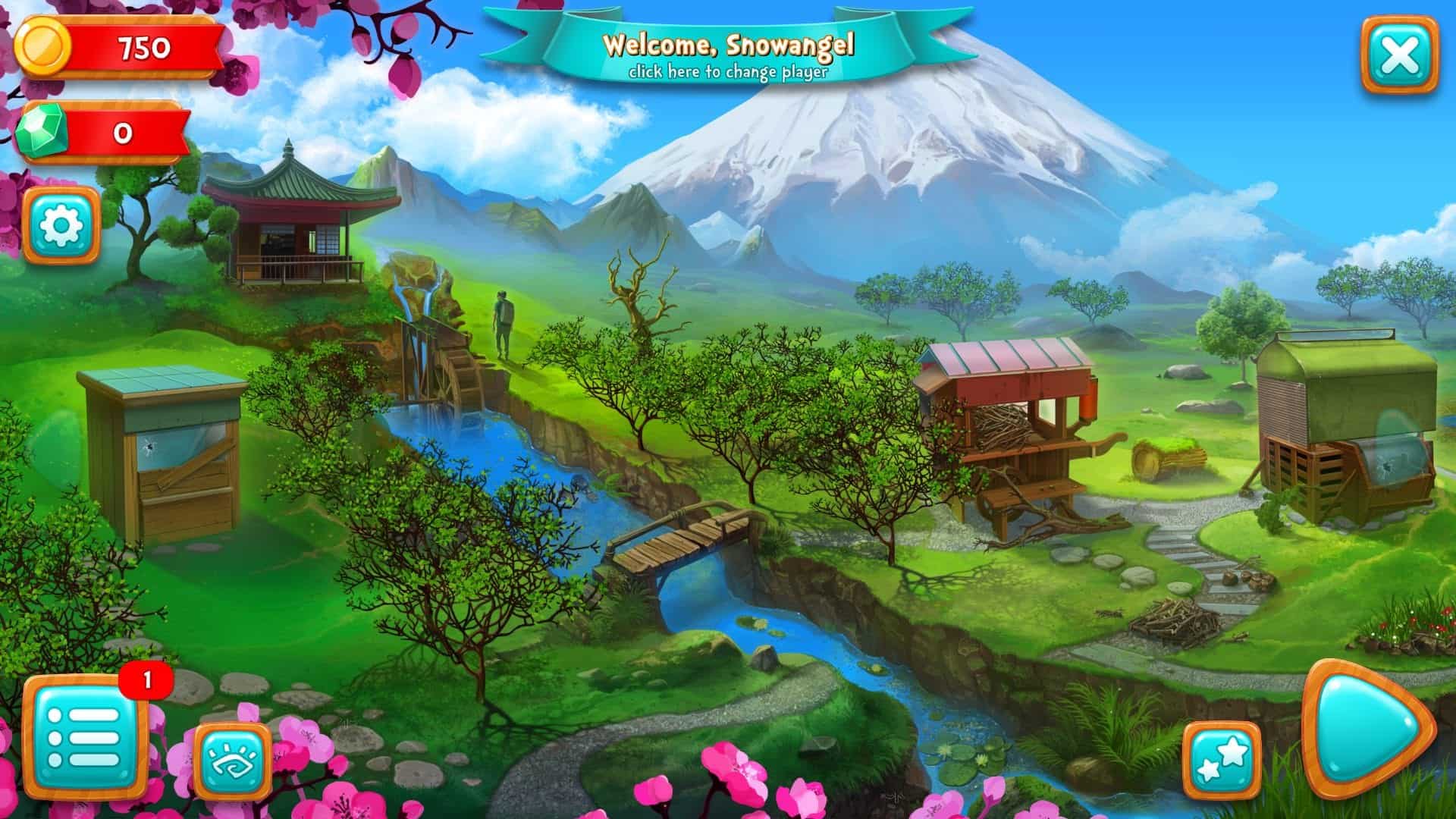The image size is (1456, 819).
Task: Click the welcome banner to change player
Action: click(728, 55)
